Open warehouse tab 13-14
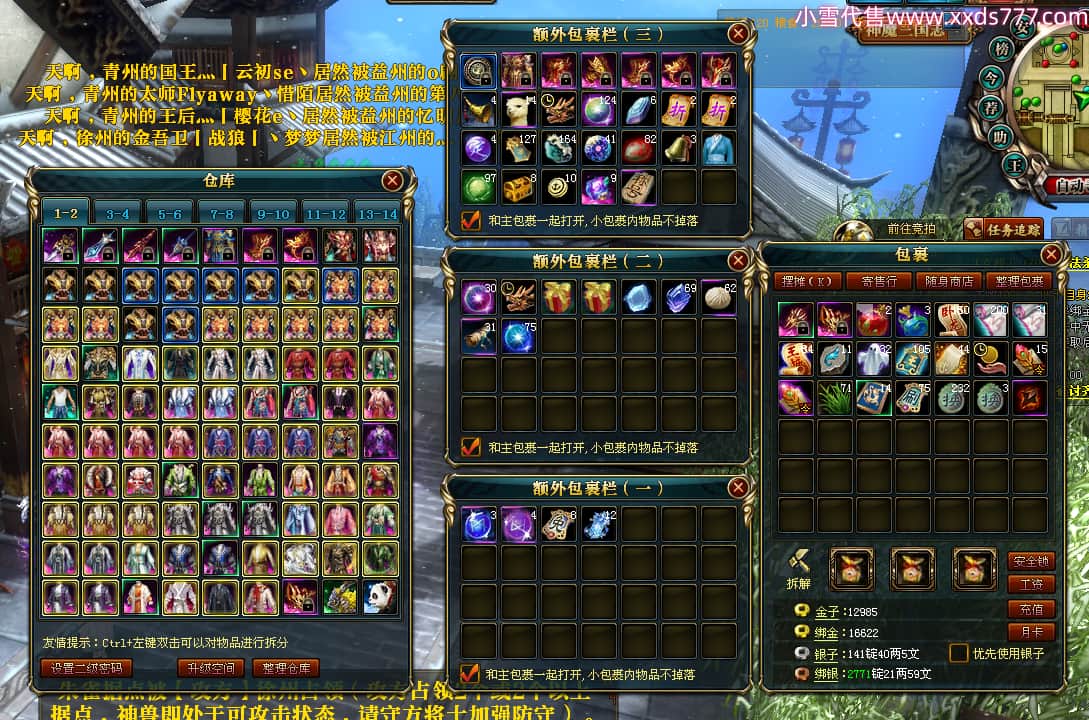This screenshot has height=720, width=1089. point(376,213)
